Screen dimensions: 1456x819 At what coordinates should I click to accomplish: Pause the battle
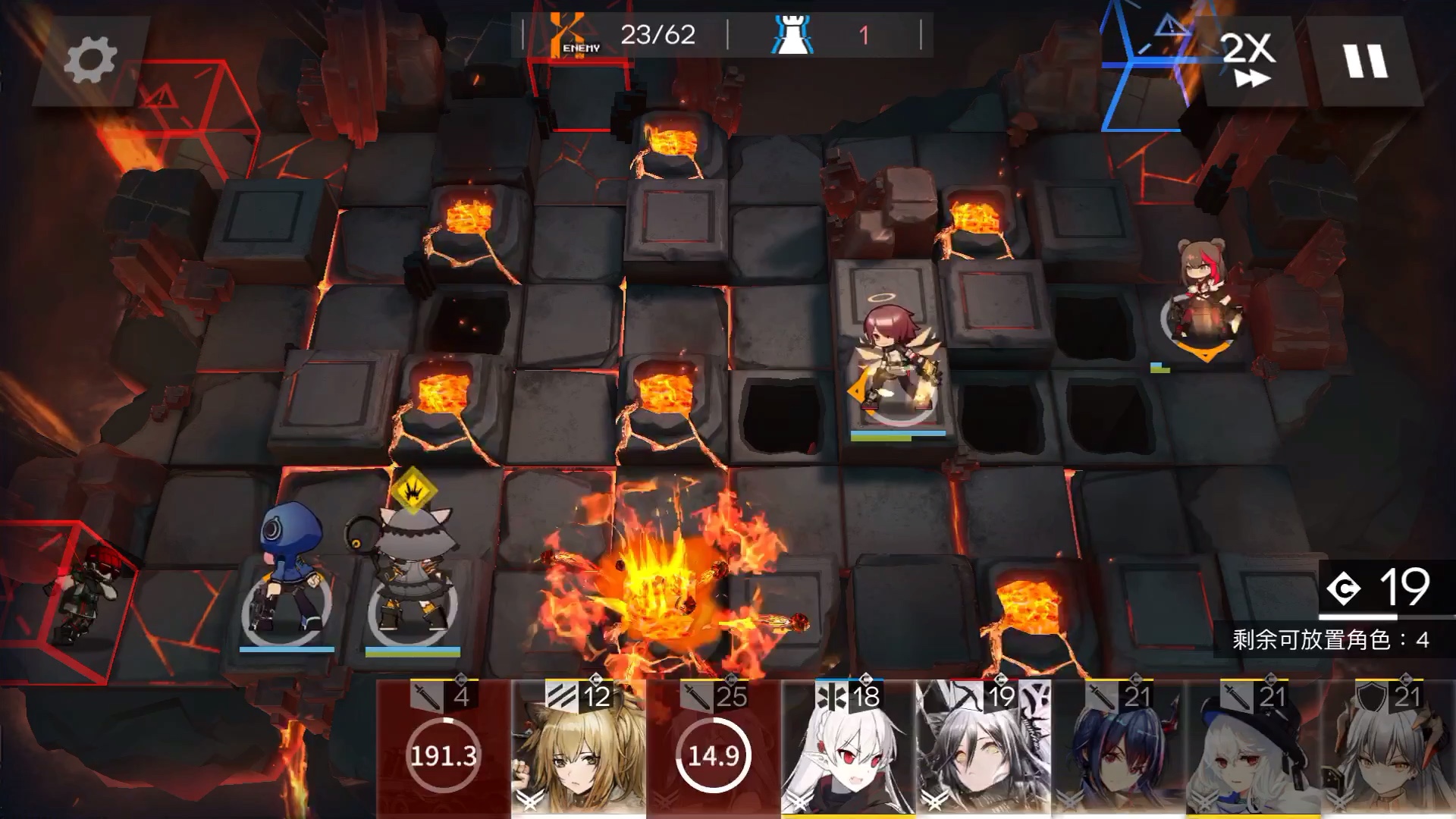coord(1366,60)
